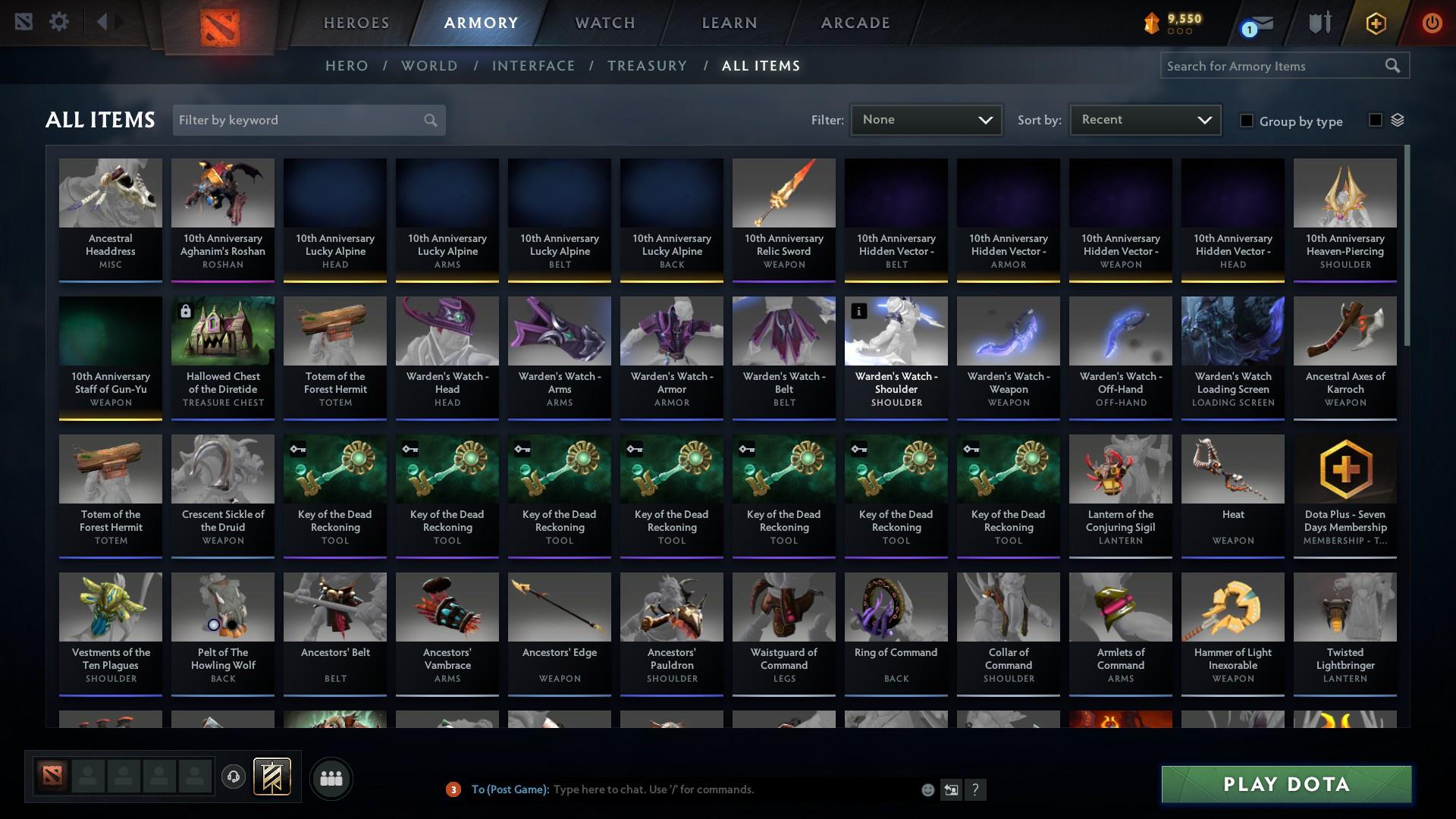Open the Sort by Recent dropdown
This screenshot has height=819, width=1456.
[x=1144, y=119]
